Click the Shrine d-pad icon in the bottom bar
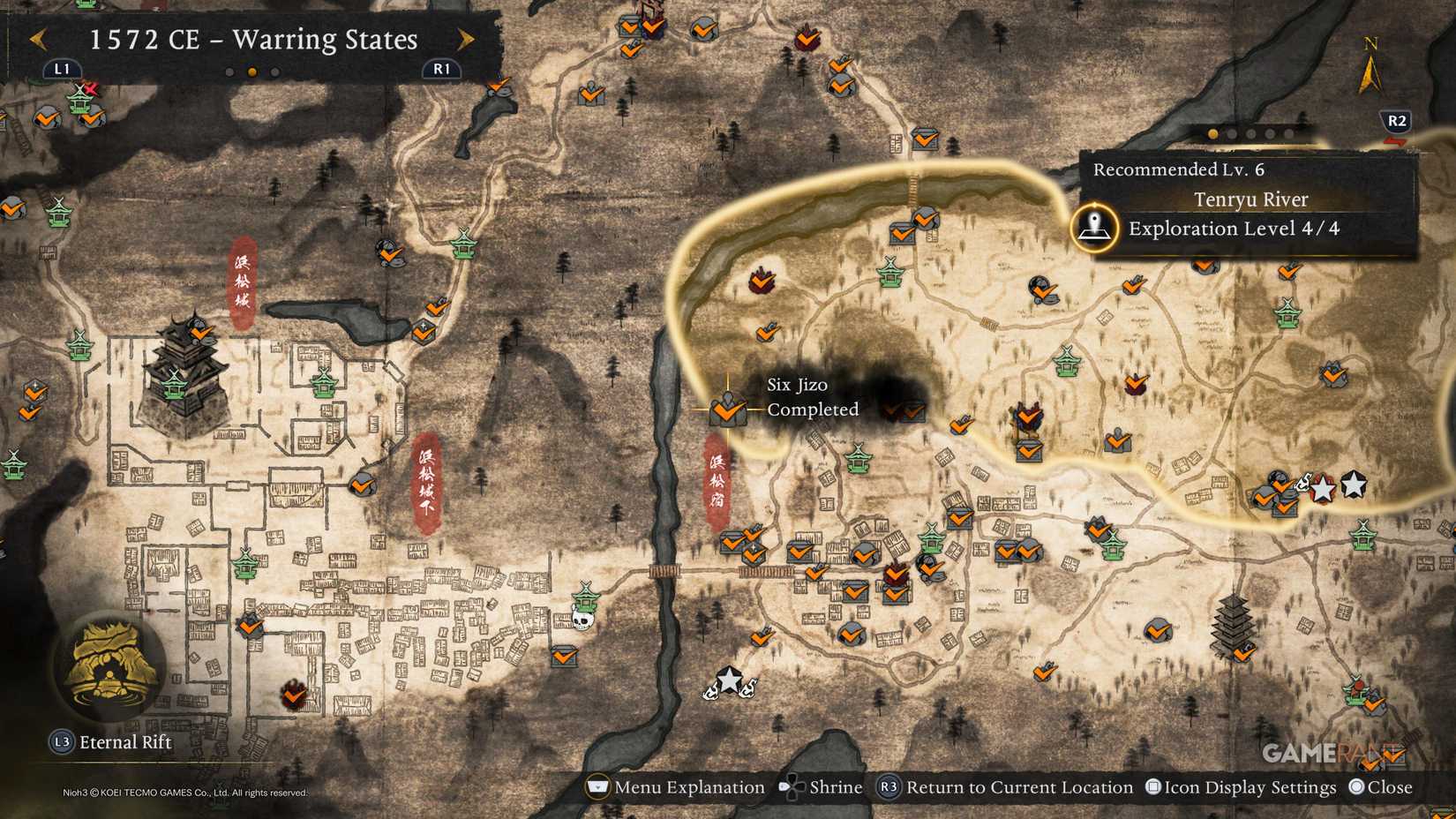 792,787
